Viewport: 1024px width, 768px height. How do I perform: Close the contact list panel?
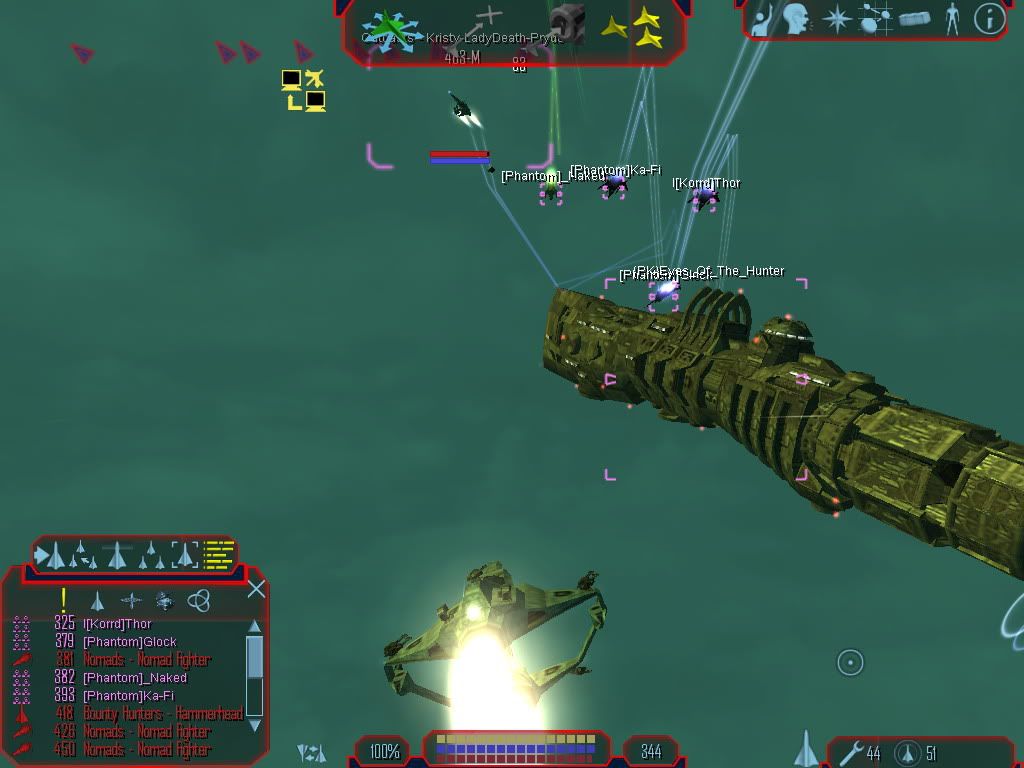coord(256,589)
